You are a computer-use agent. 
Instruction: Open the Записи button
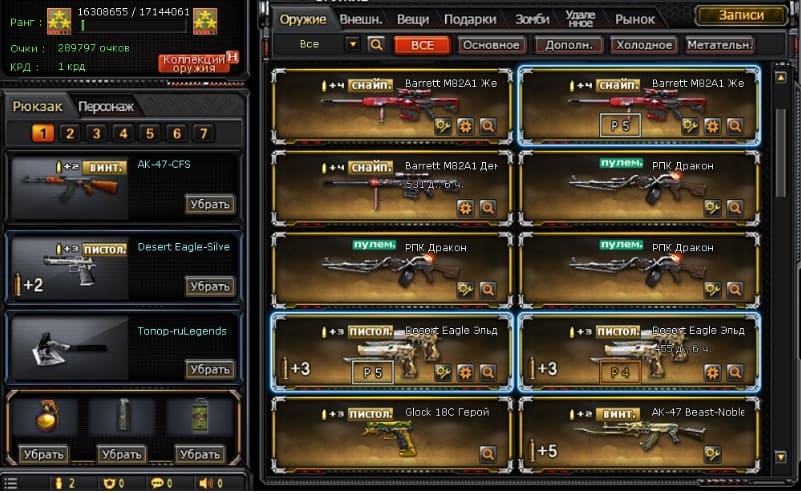[741, 15]
